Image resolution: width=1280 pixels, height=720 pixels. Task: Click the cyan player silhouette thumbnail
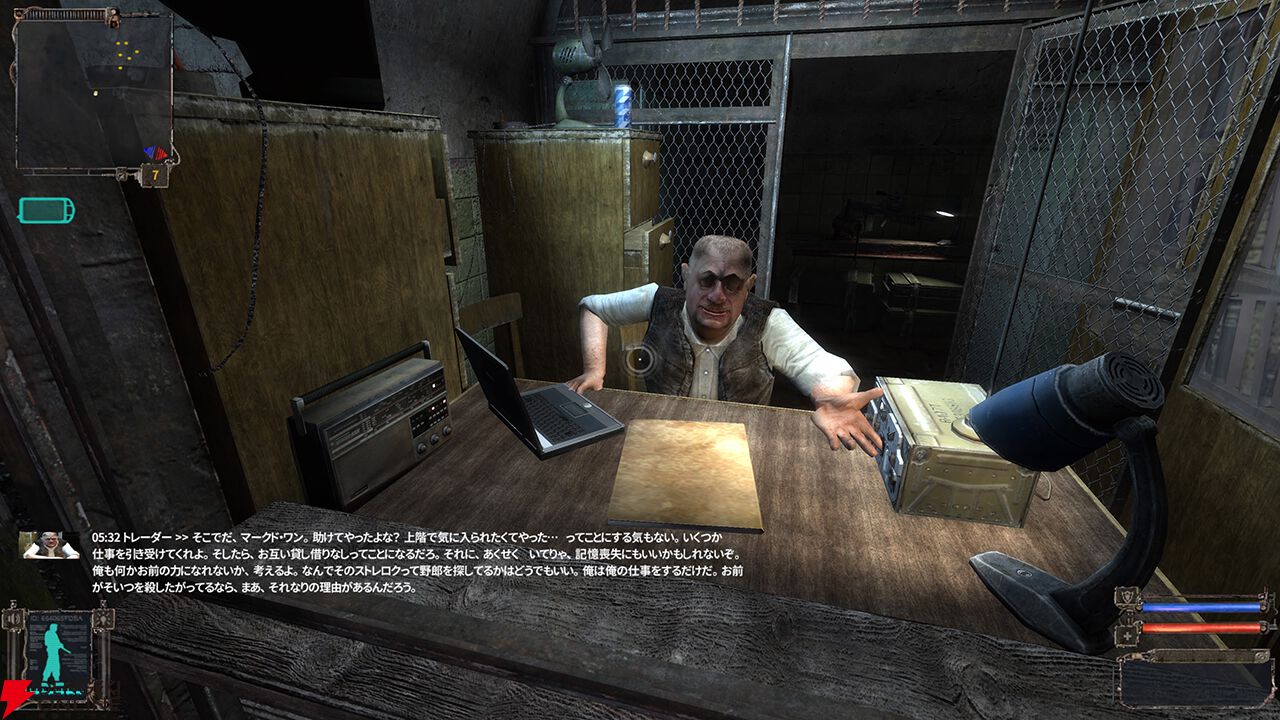[x=52, y=651]
